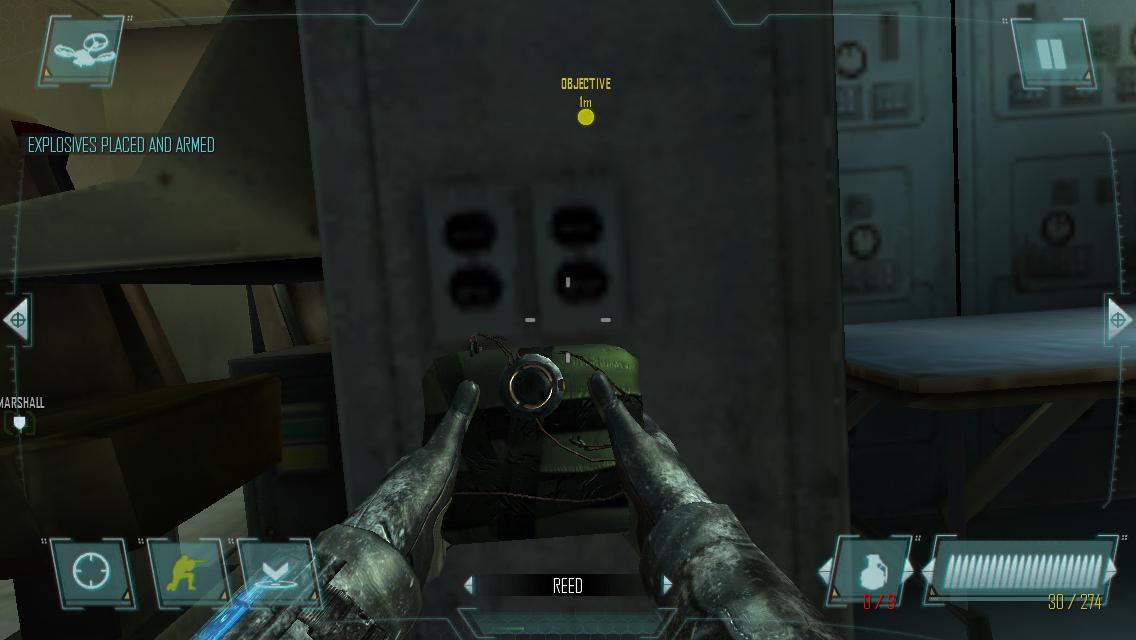Click the left edge target-cycle arrow
This screenshot has height=640, width=1136.
pos(16,321)
